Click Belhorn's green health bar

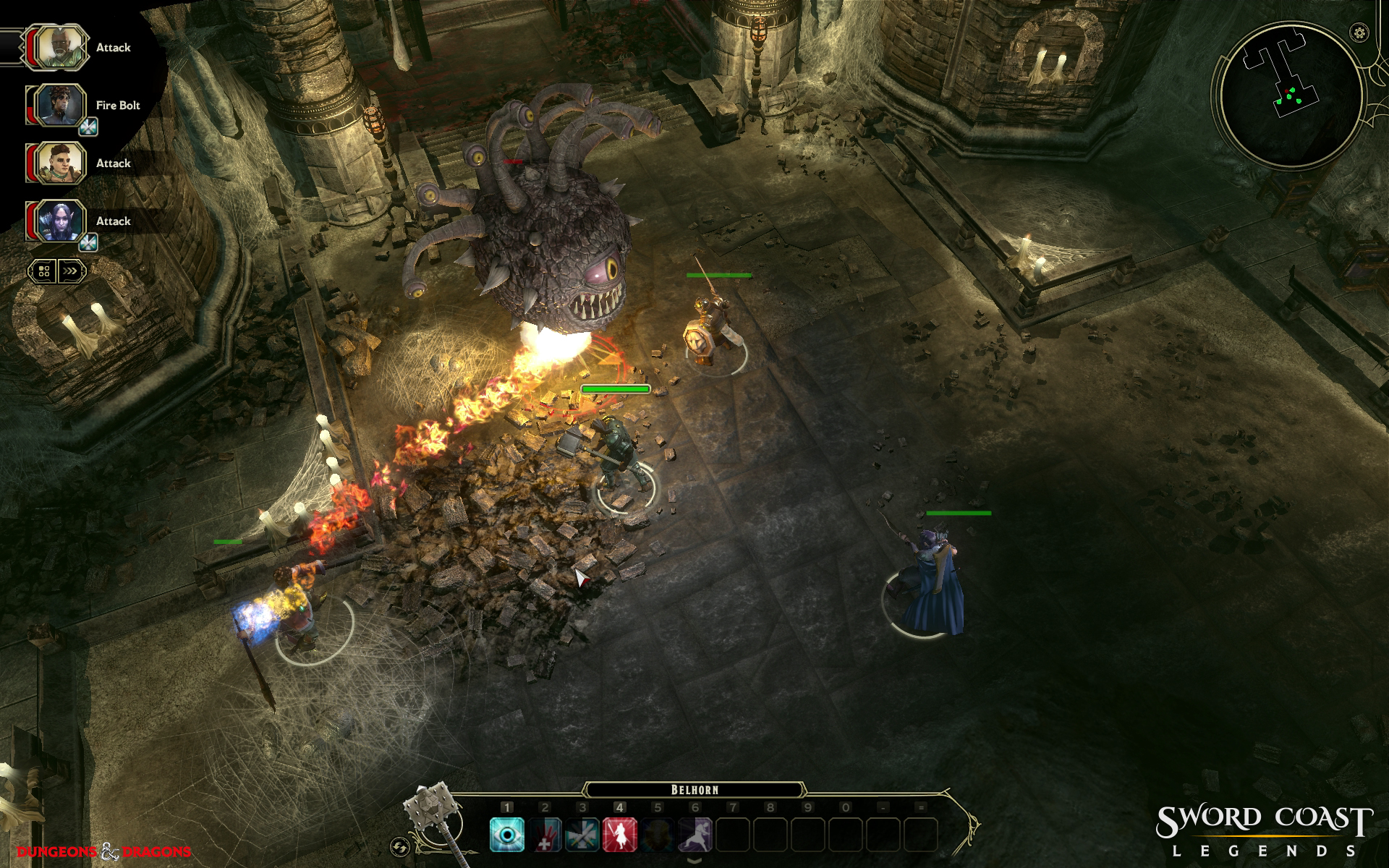pos(616,388)
